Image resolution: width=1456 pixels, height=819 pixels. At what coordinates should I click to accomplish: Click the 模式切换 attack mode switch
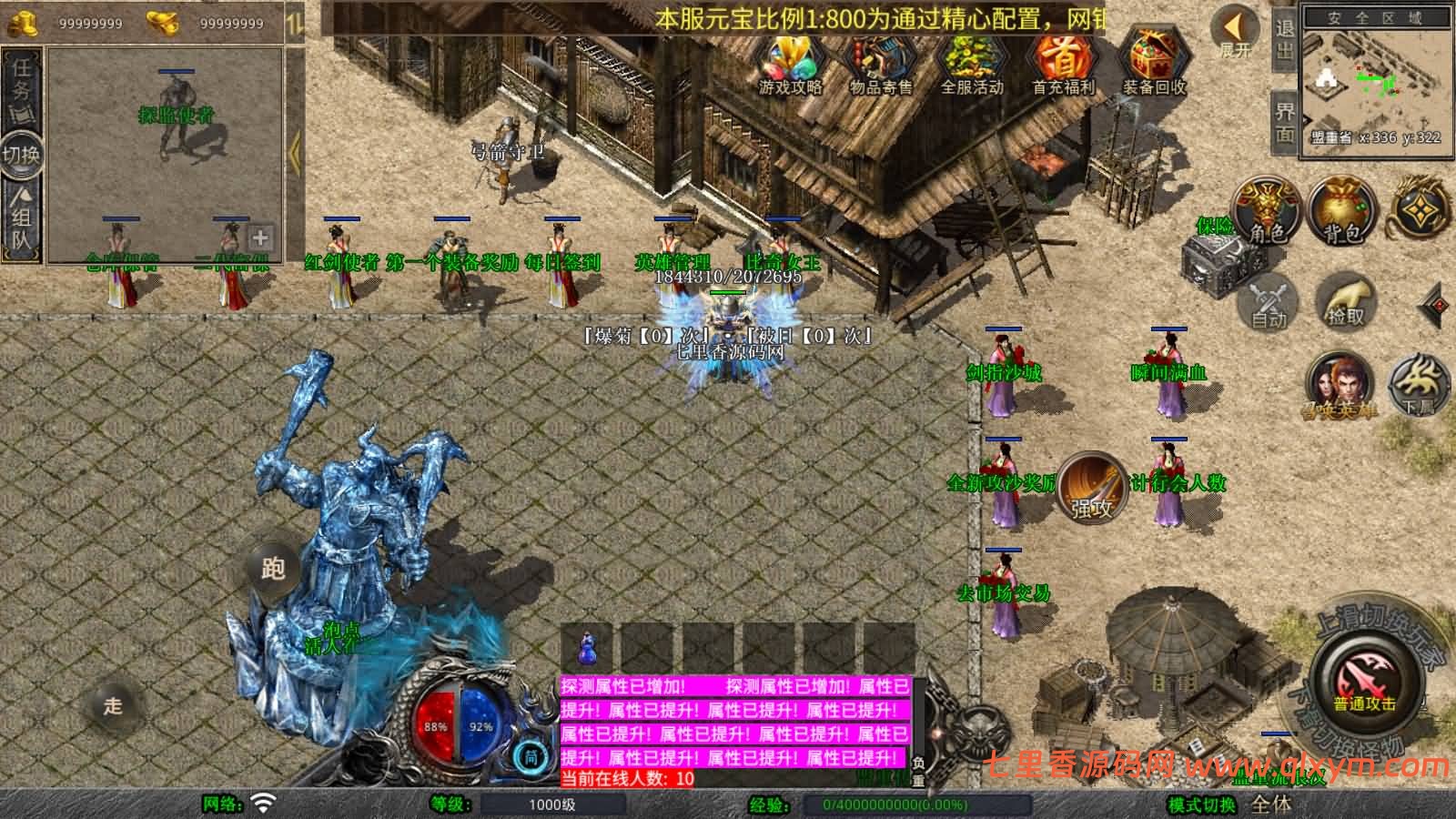coord(1202,804)
